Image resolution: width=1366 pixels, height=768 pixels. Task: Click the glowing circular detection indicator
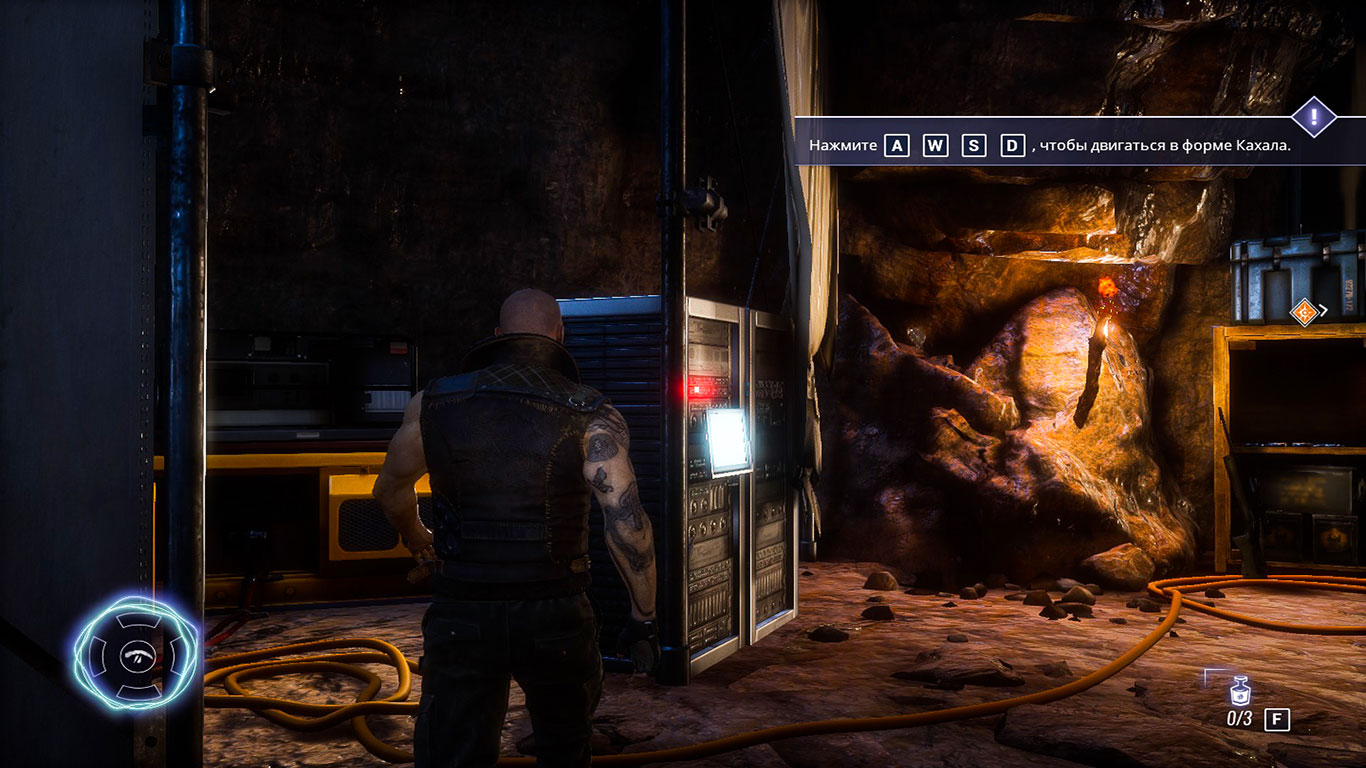coord(135,653)
